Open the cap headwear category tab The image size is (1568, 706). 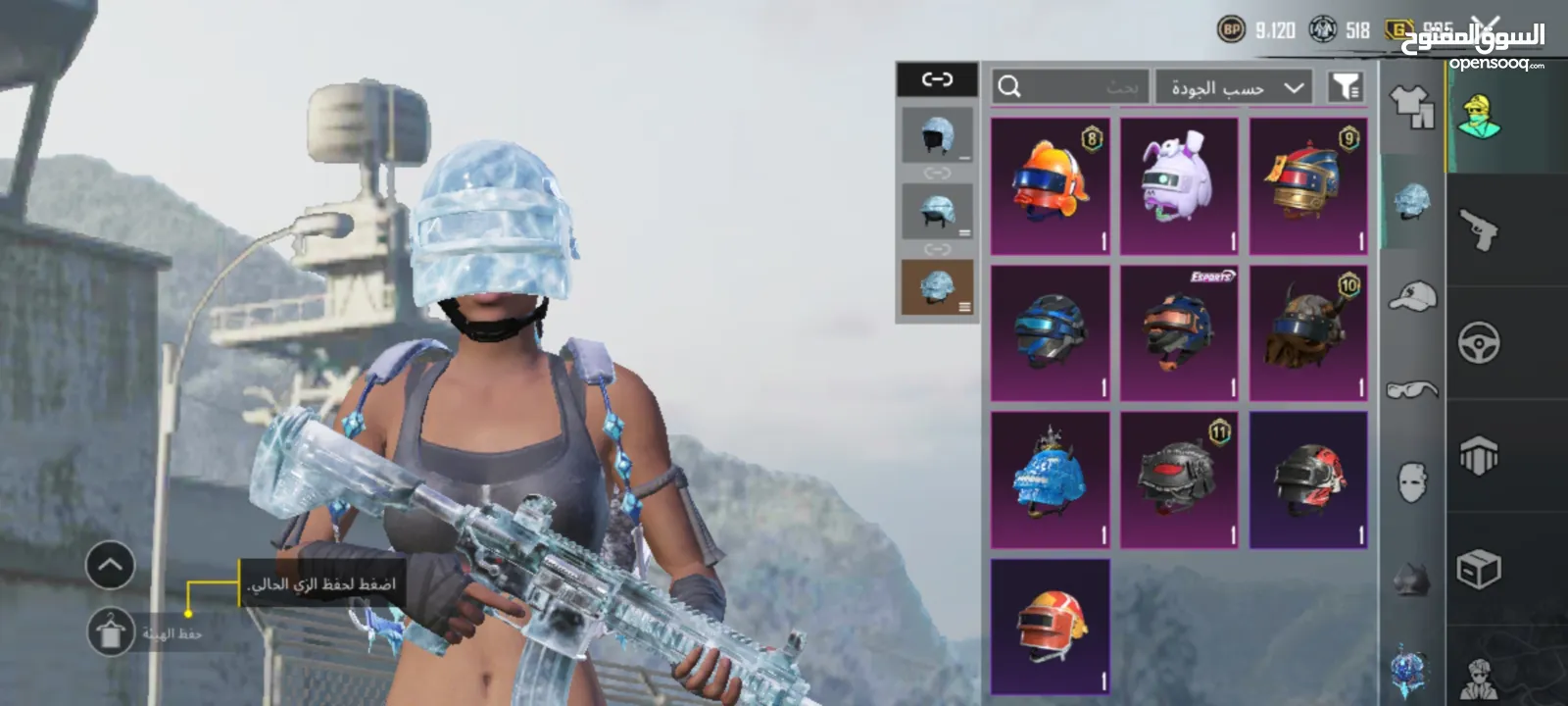tap(1411, 295)
